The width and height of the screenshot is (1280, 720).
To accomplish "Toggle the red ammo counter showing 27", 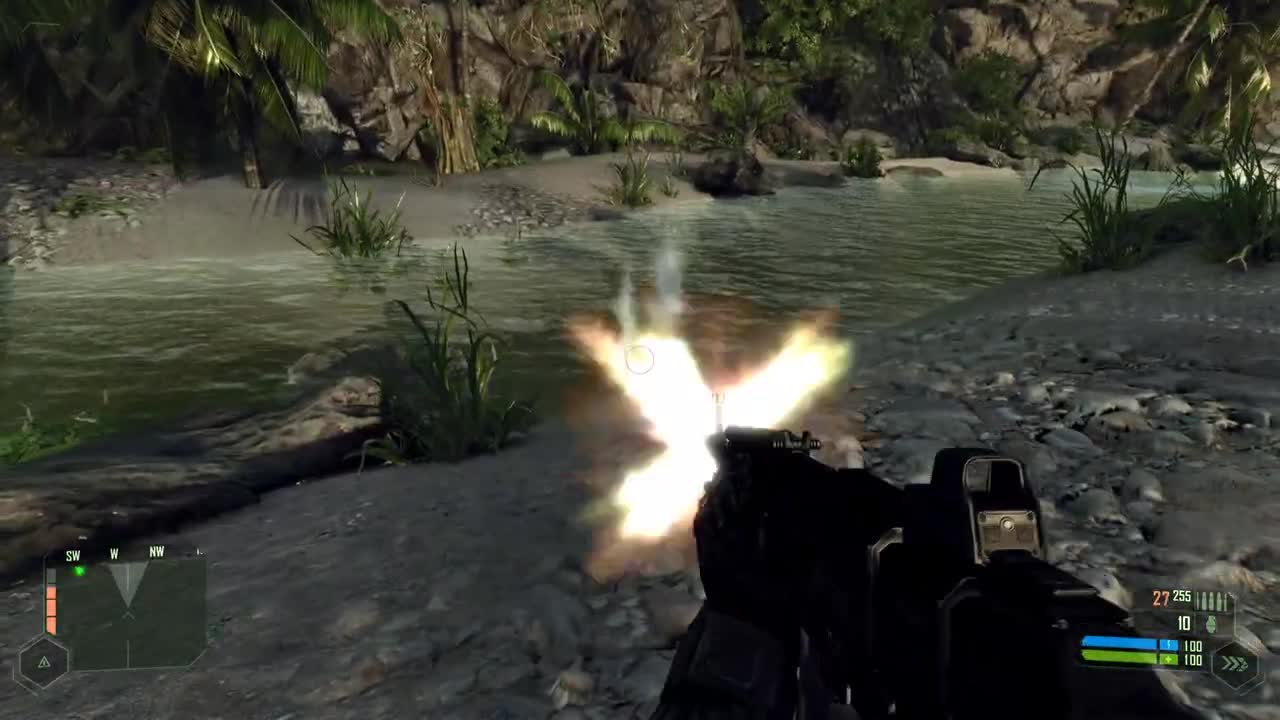I will (1158, 599).
